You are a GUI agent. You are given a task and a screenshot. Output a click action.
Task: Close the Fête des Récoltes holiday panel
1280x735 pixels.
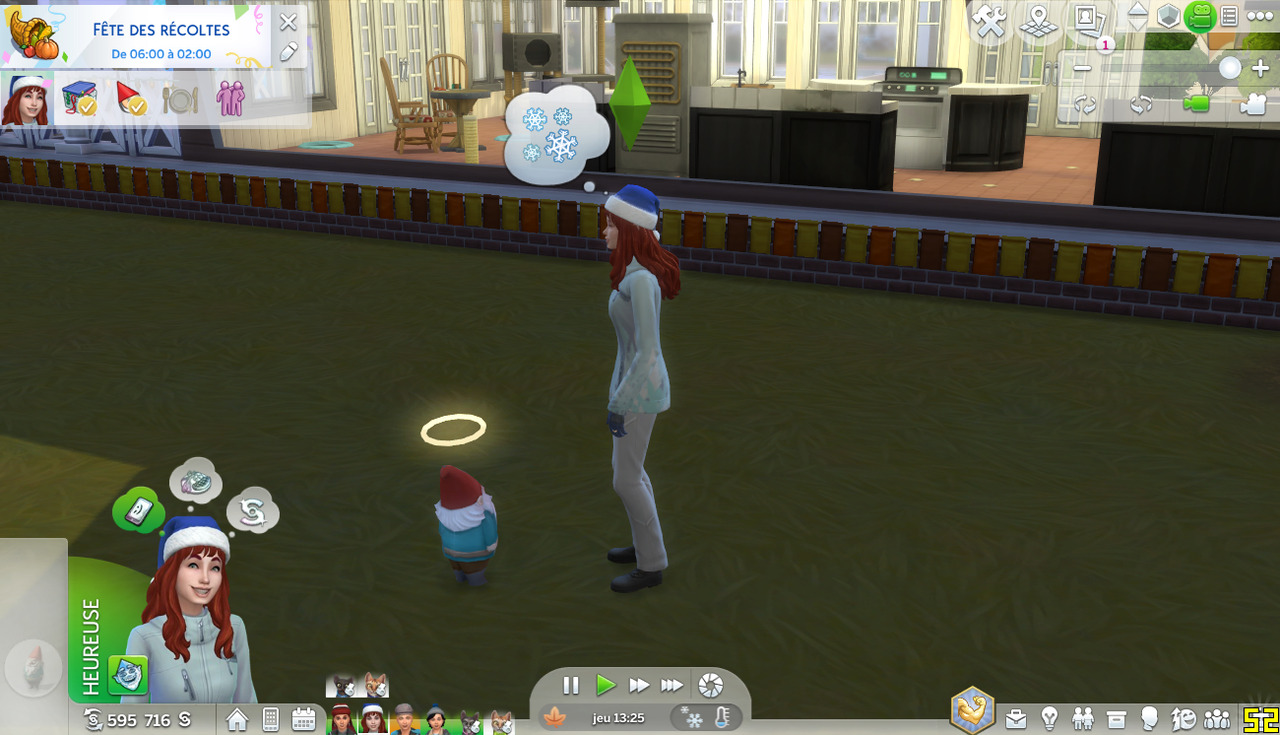[x=288, y=22]
